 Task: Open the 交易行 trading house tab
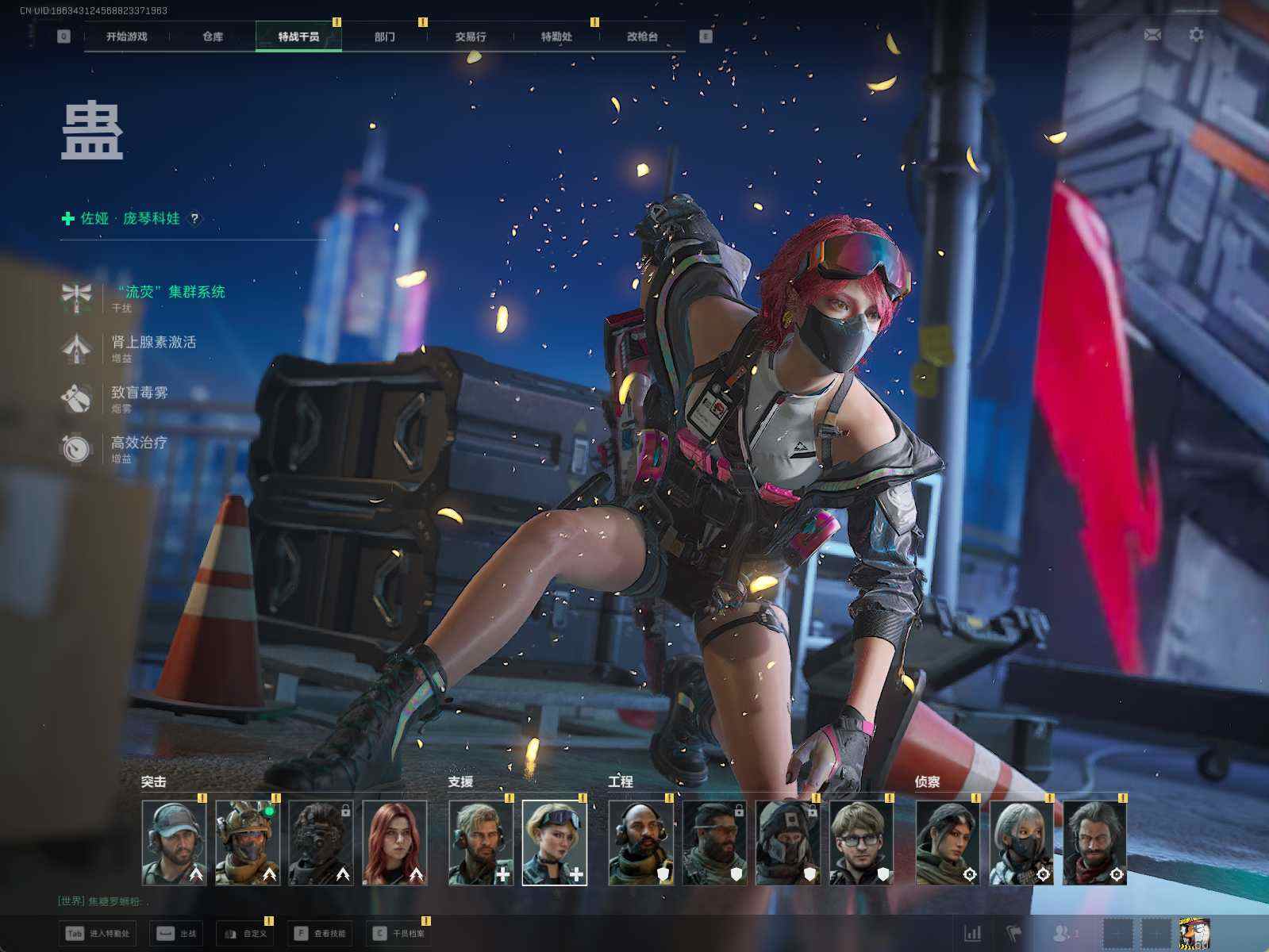point(471,36)
